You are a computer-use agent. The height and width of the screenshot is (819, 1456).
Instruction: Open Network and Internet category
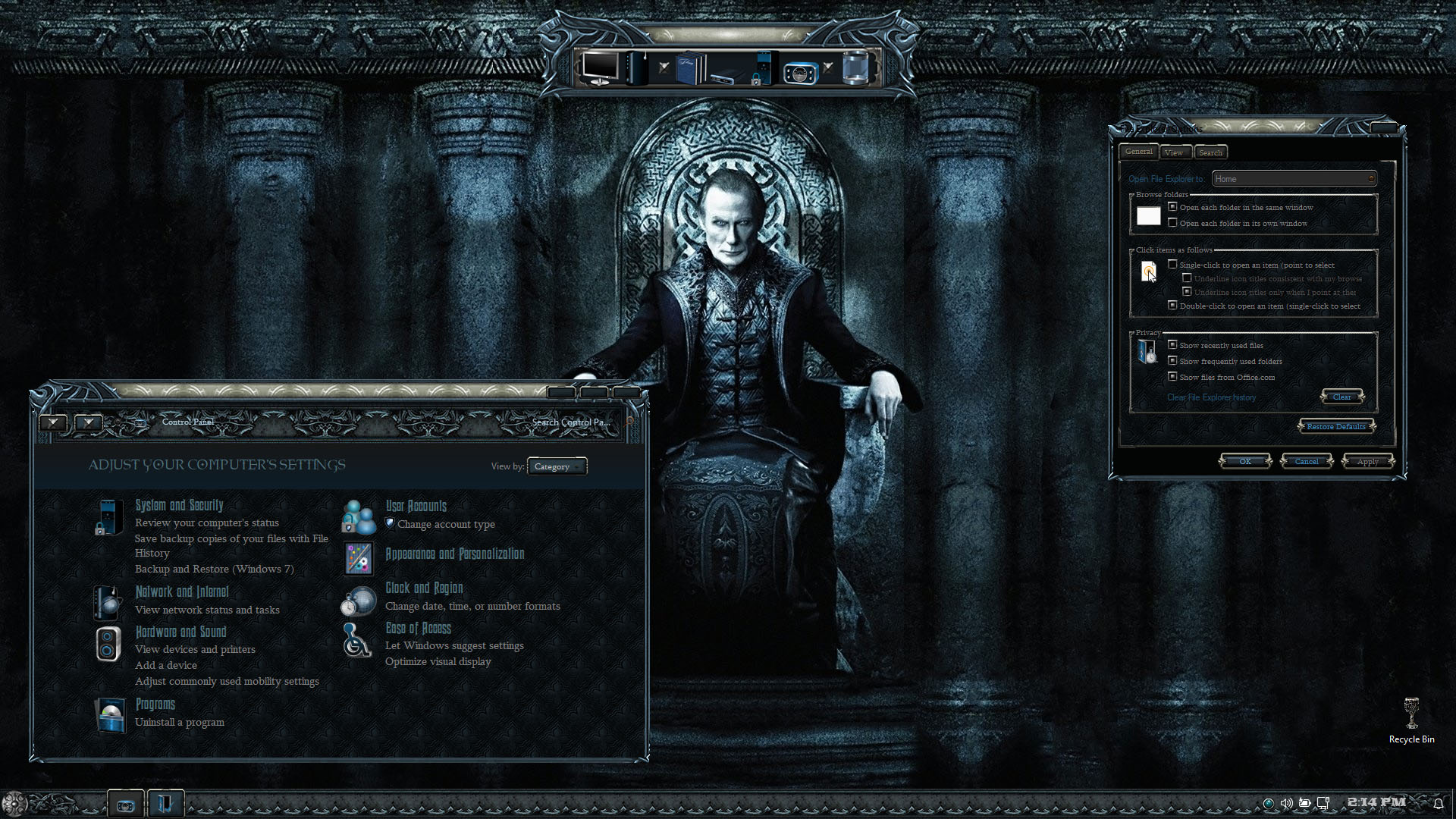click(x=181, y=592)
